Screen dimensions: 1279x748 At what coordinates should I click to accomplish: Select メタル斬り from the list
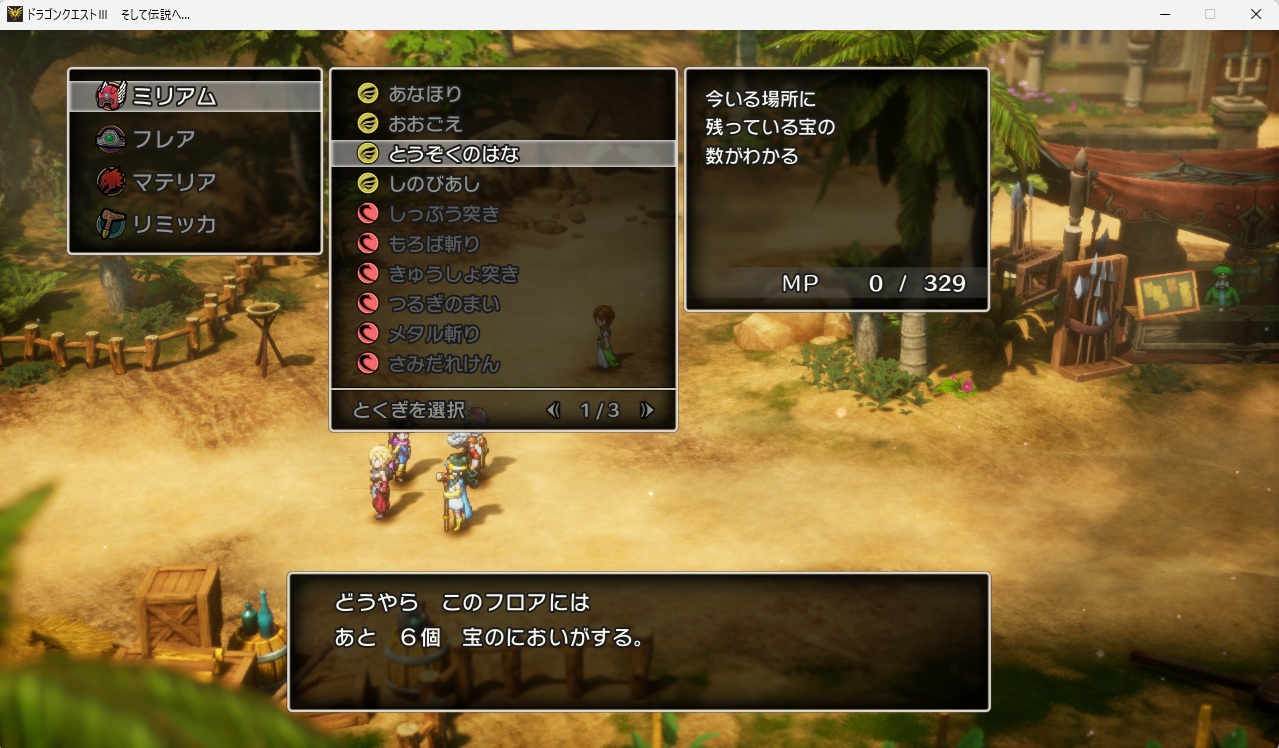coord(434,334)
